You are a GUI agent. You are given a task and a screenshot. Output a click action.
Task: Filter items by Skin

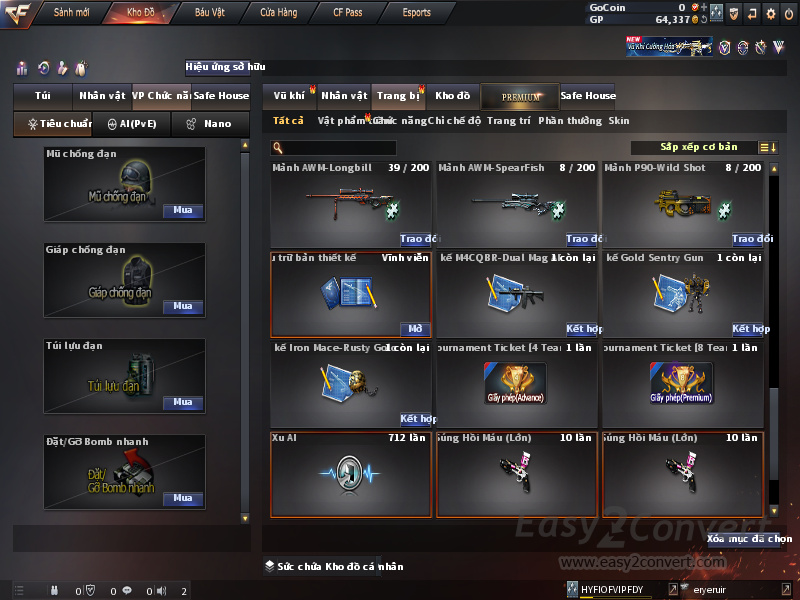(619, 121)
